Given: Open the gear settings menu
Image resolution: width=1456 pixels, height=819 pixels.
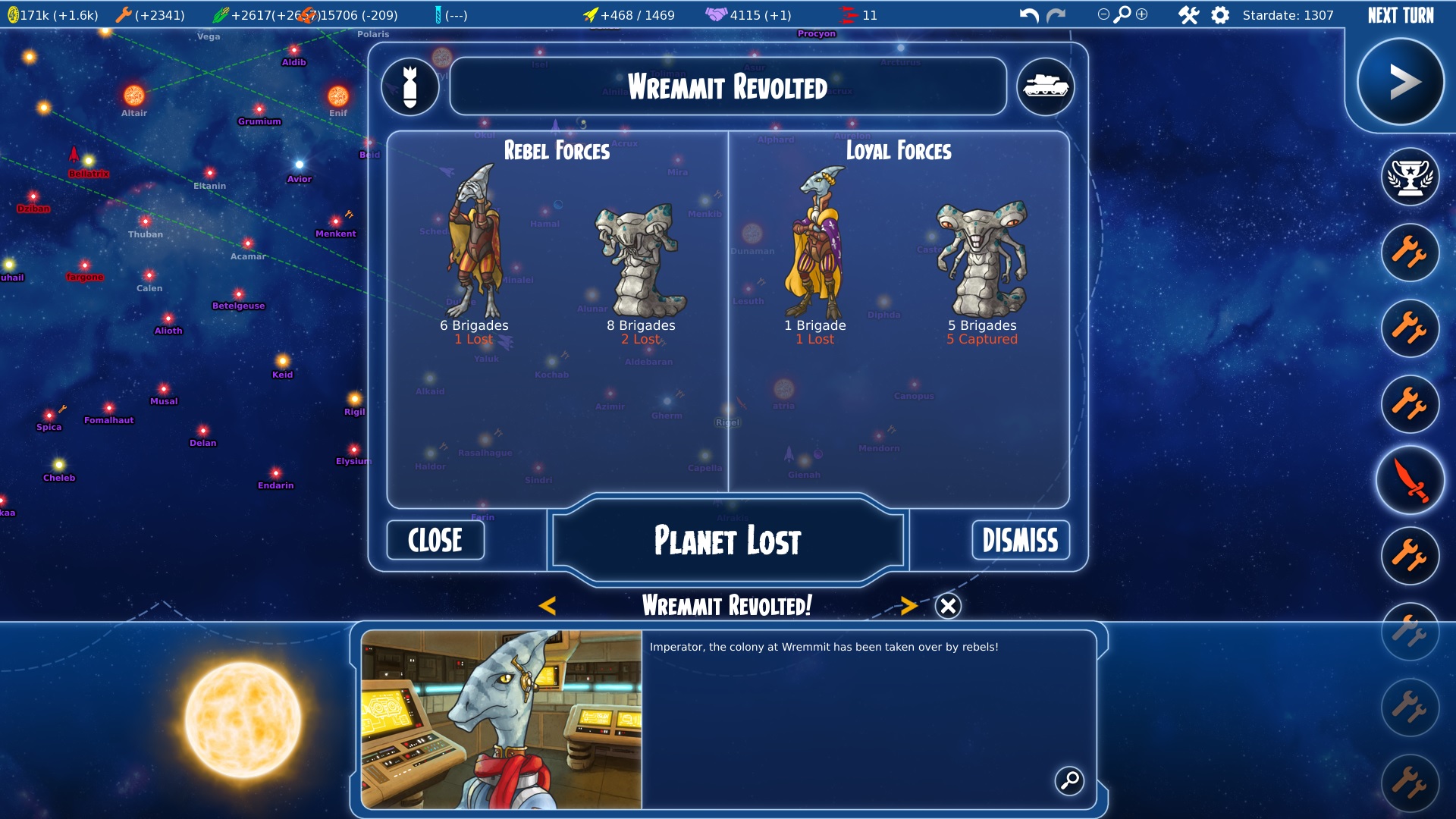Looking at the screenshot, I should (x=1220, y=15).
